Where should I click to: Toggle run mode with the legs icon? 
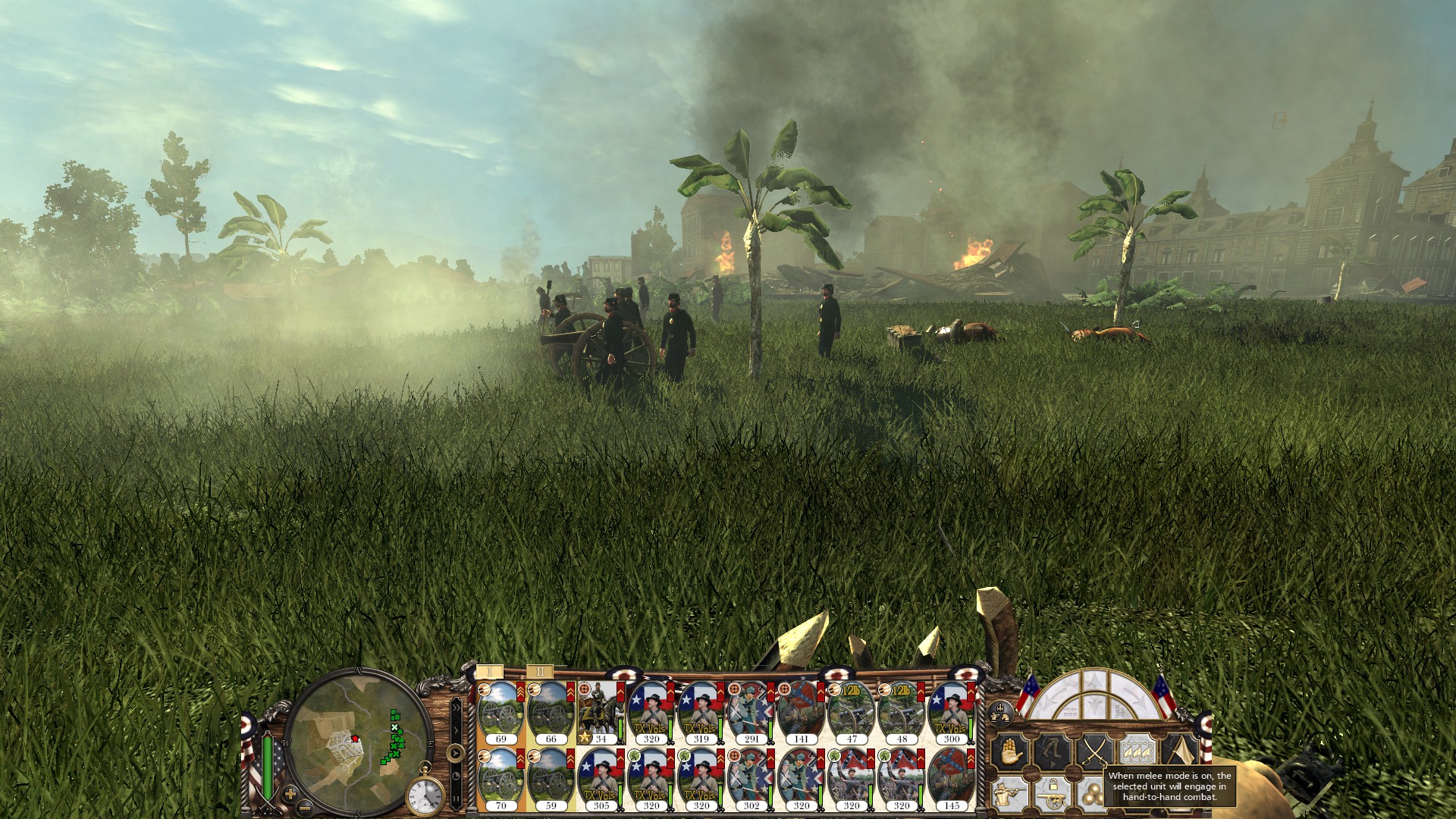tap(1053, 749)
